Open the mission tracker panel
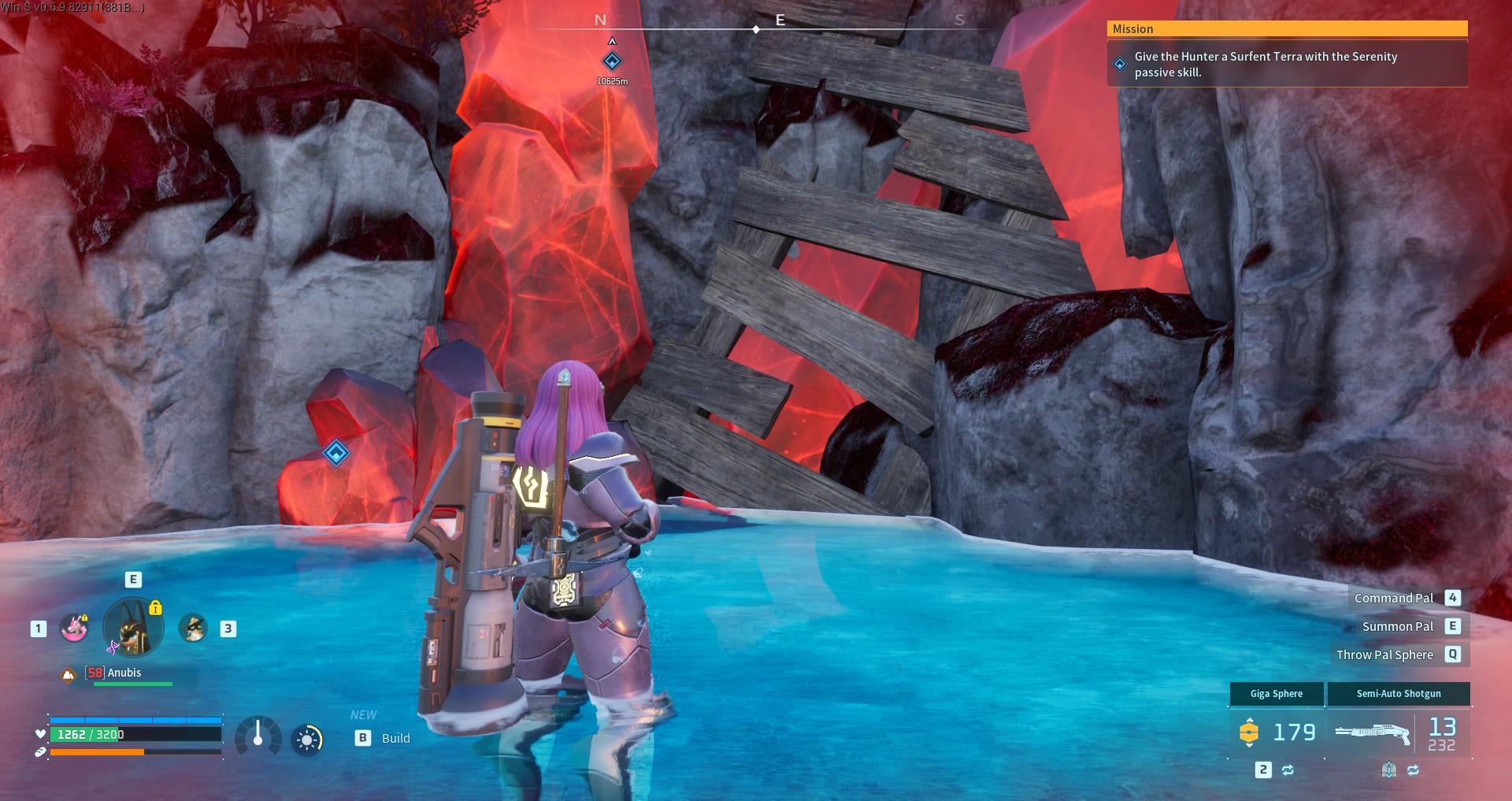Image resolution: width=1512 pixels, height=801 pixels. click(x=1287, y=54)
